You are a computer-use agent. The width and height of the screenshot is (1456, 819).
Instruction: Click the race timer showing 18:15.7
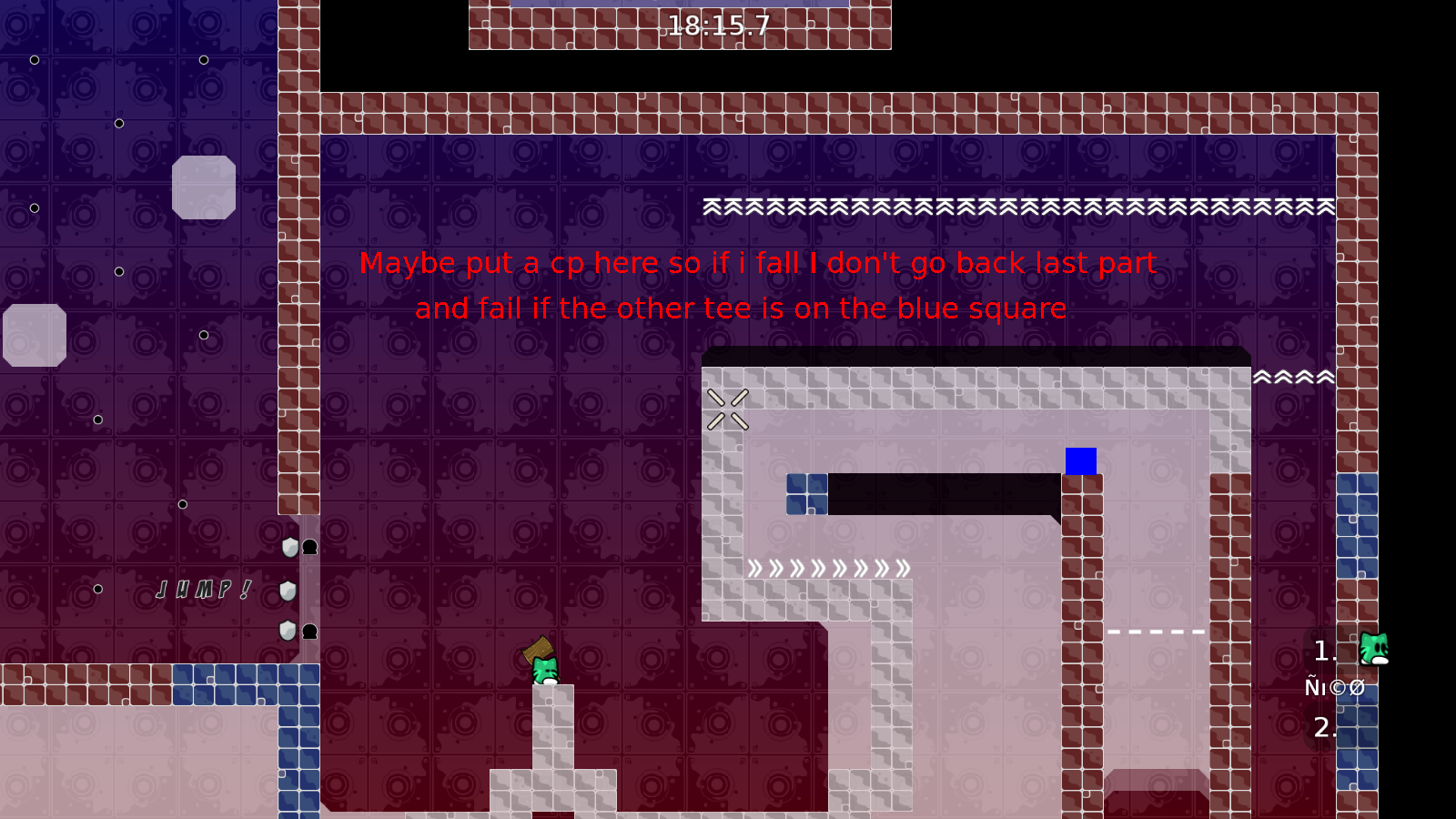coord(720,25)
